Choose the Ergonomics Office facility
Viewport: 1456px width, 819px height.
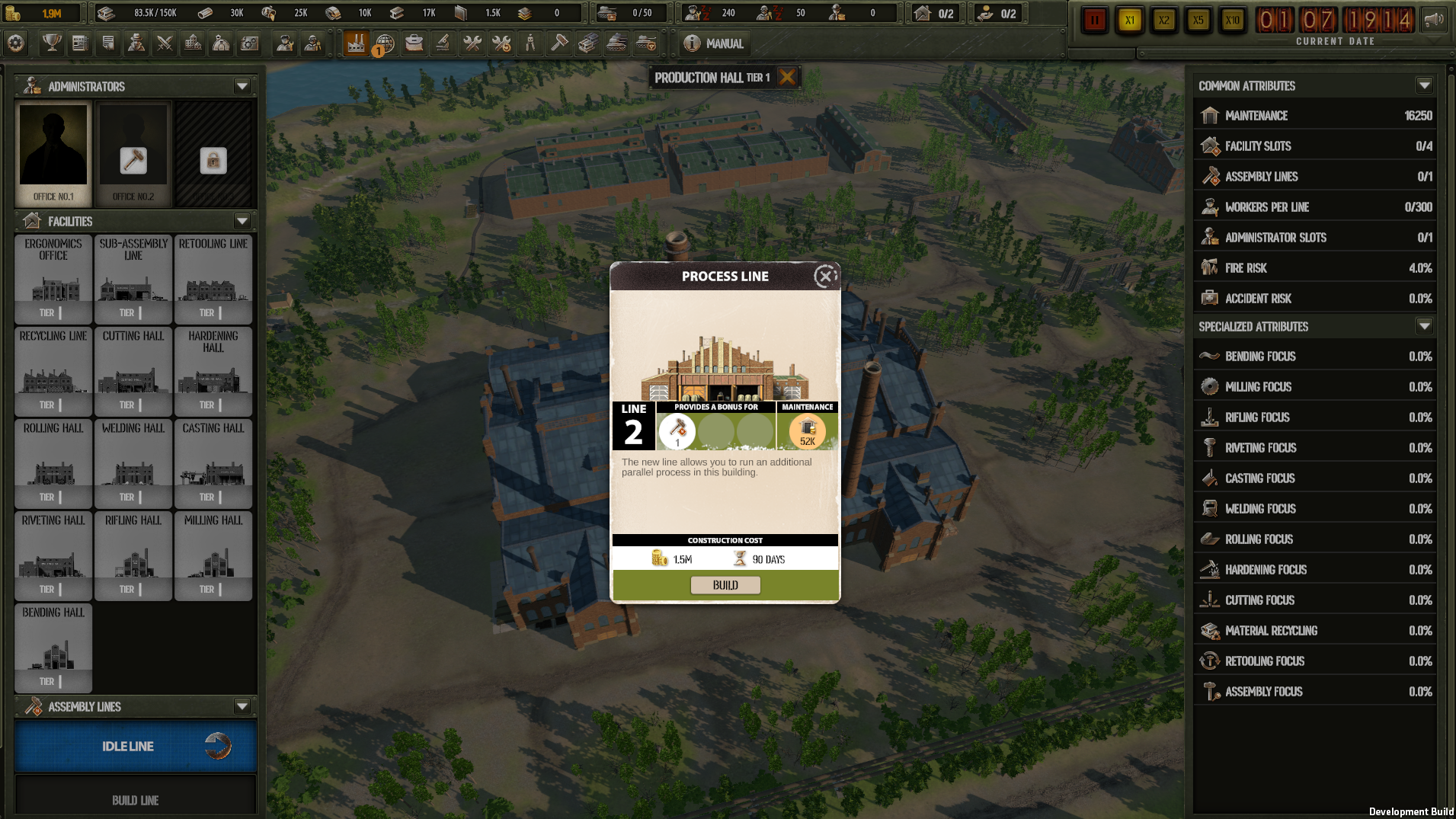[x=53, y=279]
